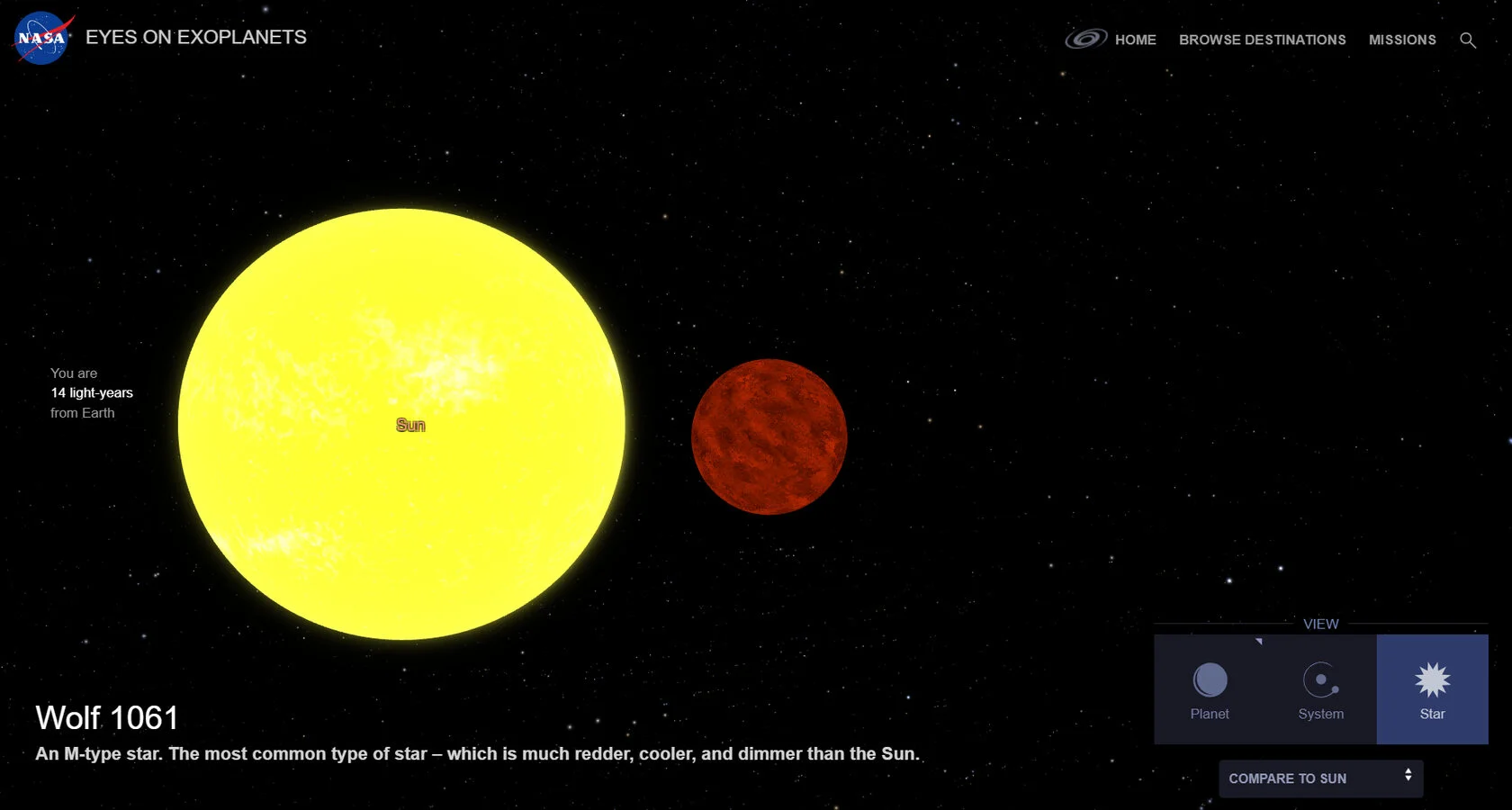Click the NASA logo
Screen dimensions: 1512x810
click(x=40, y=38)
